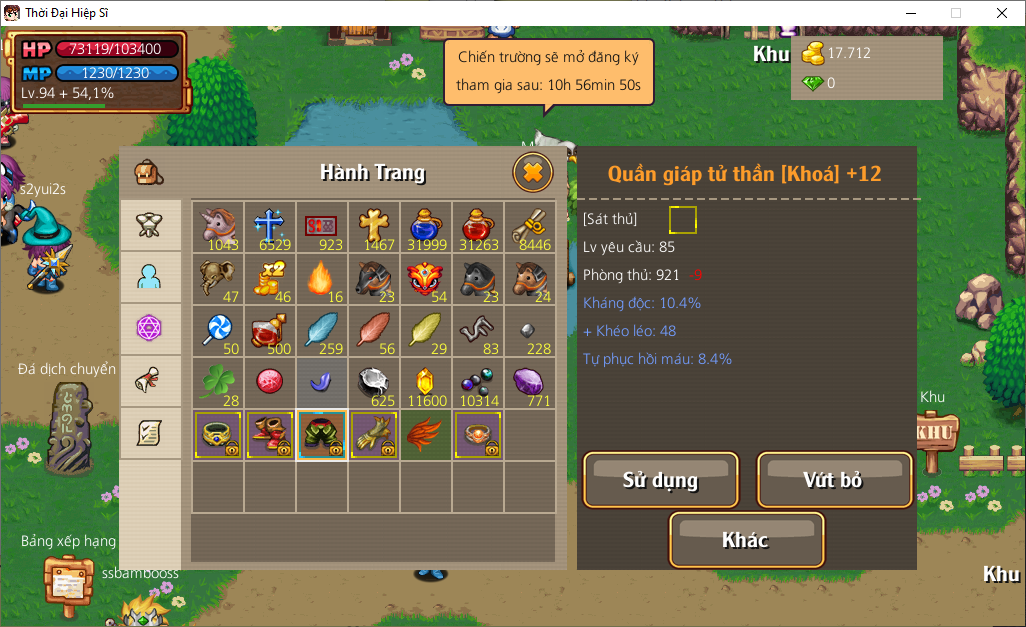Select the yellow gem crystal slot
Viewport: 1026px width, 627px height.
pyautogui.click(x=426, y=383)
